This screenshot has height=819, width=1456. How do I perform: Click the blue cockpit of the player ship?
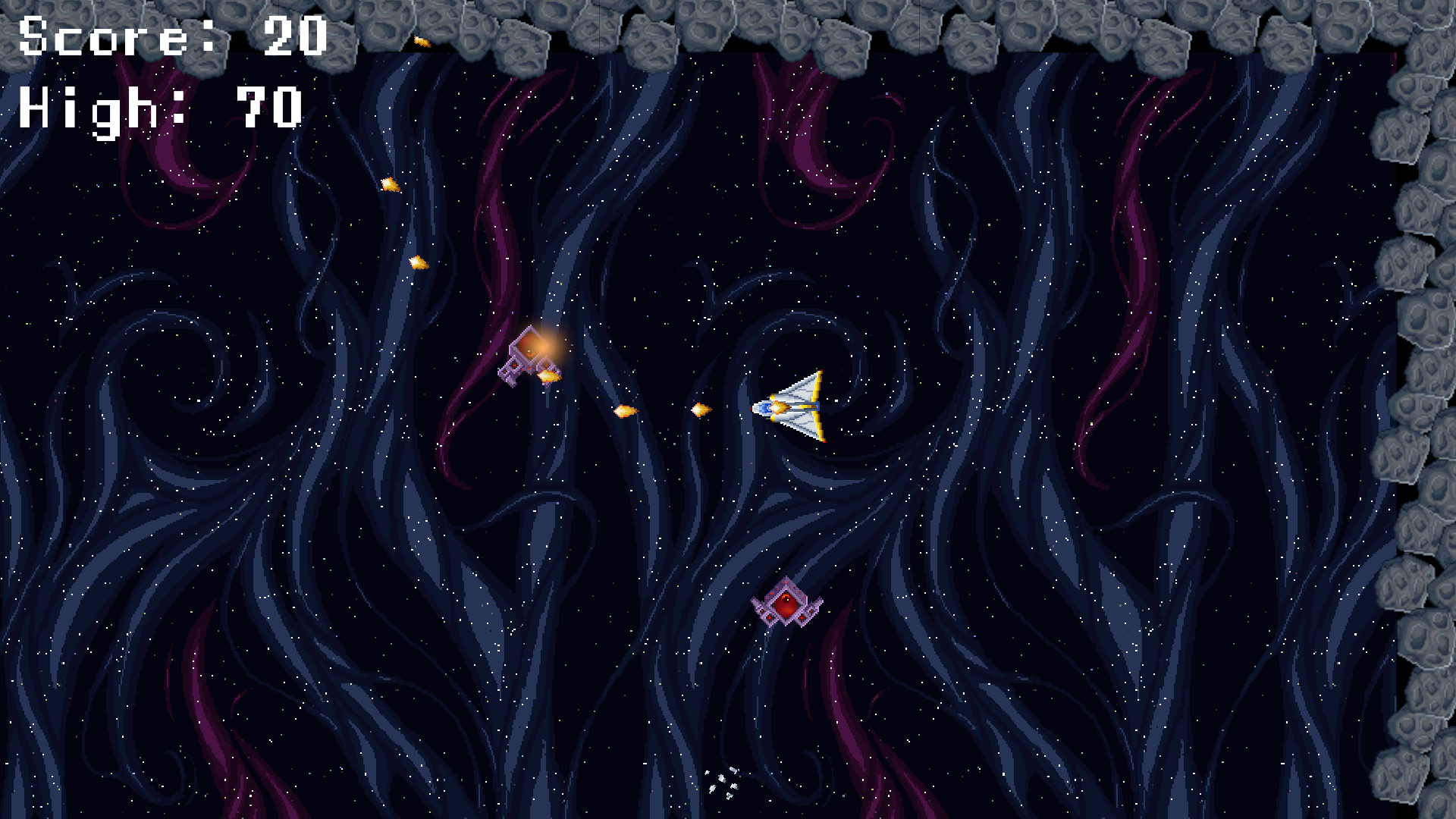click(766, 407)
